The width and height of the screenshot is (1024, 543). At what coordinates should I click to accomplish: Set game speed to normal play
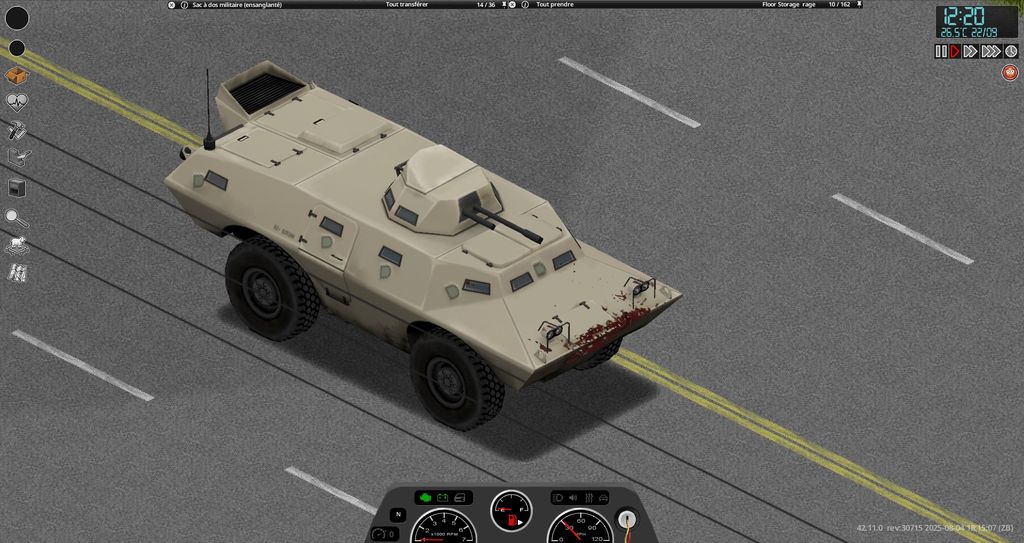pos(954,51)
